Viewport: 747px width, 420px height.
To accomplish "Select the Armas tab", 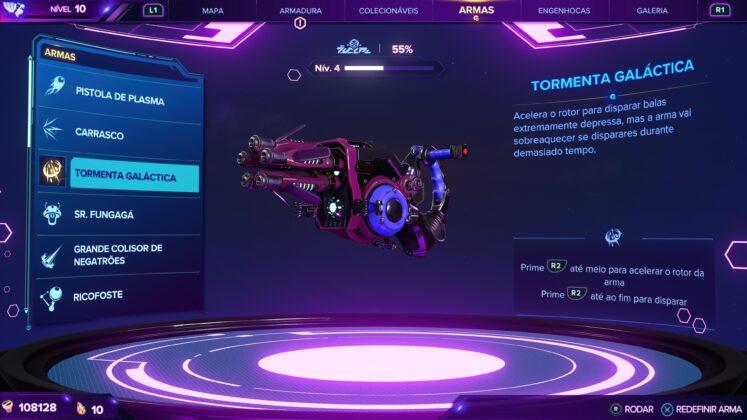I will pyautogui.click(x=476, y=10).
